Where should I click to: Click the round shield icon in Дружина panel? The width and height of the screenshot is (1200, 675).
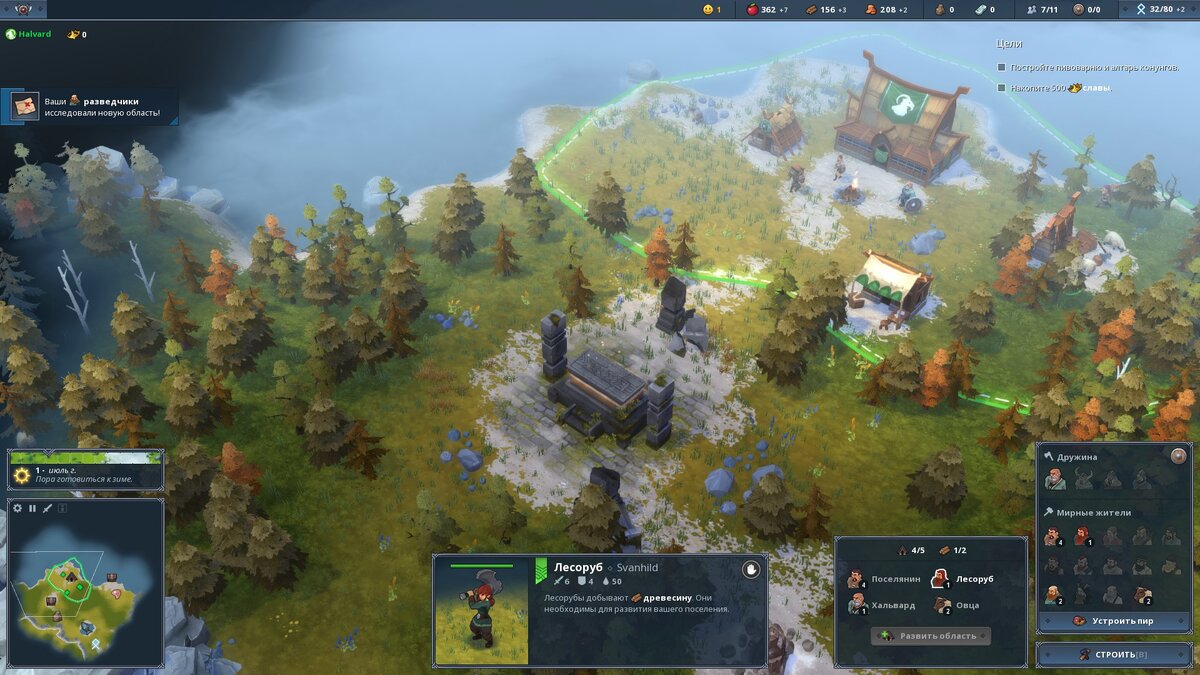[1178, 456]
